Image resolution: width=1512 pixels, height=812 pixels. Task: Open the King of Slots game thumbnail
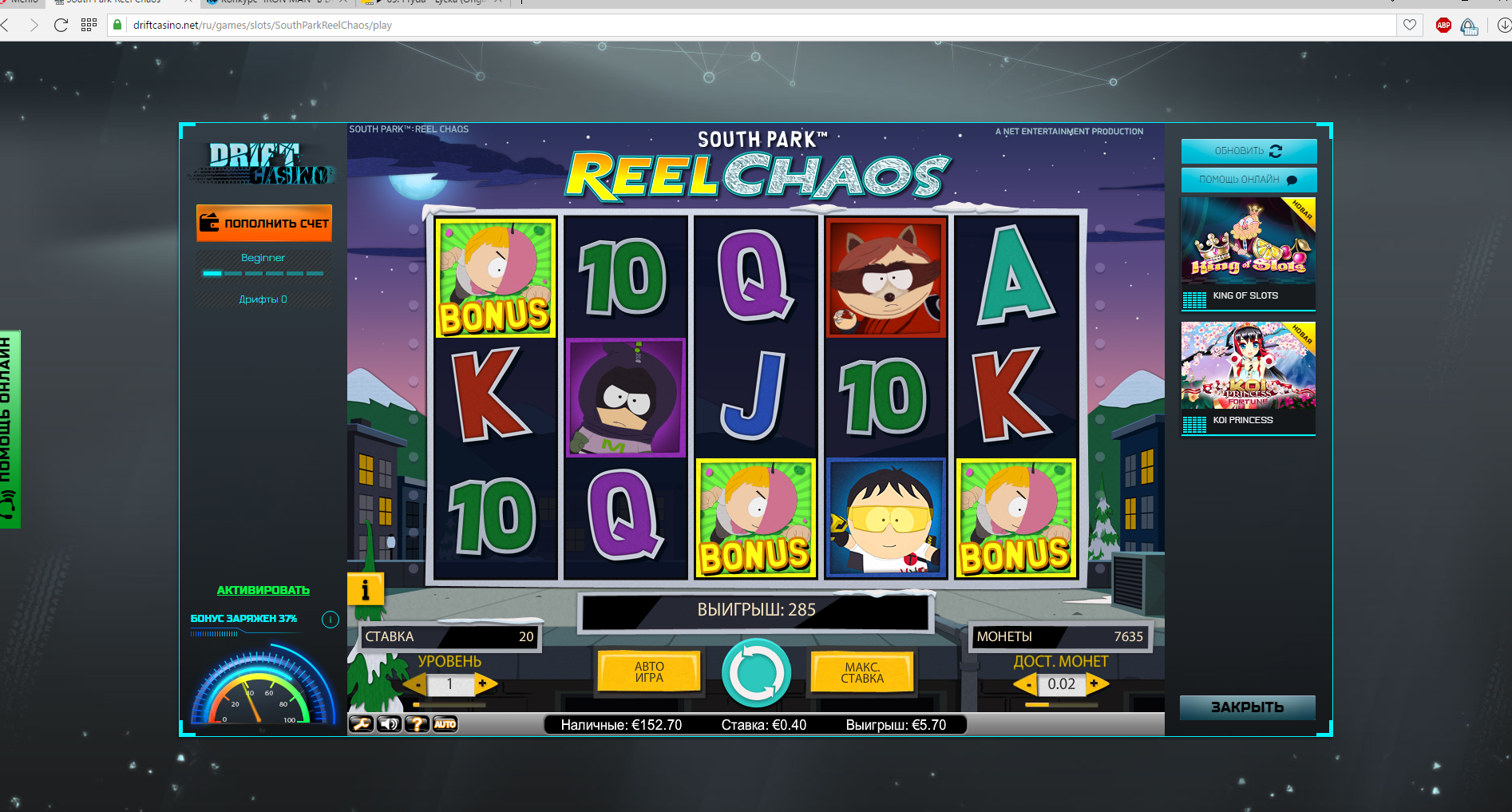point(1248,253)
